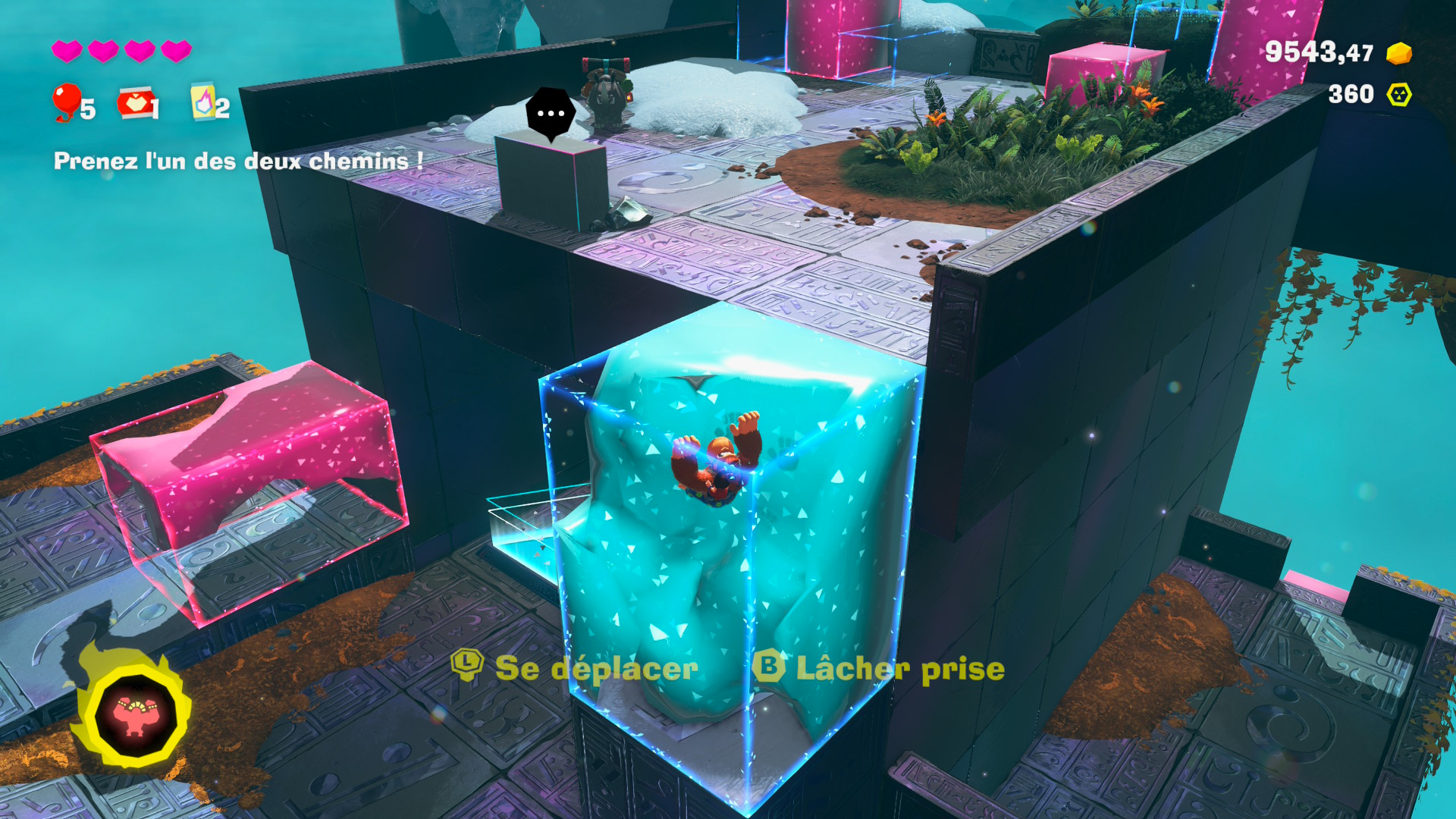Choose the yellow flame drink item icon
The image size is (1456, 819).
(x=202, y=102)
